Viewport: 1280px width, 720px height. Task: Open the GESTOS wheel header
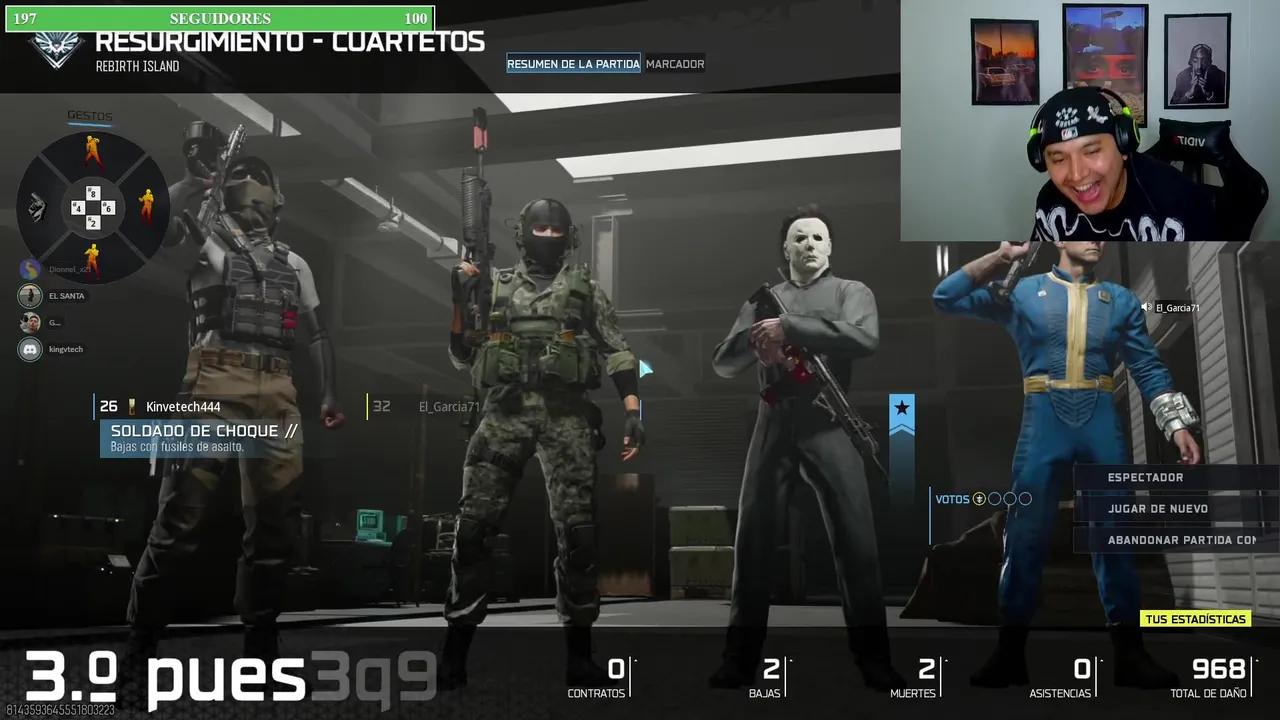[90, 115]
